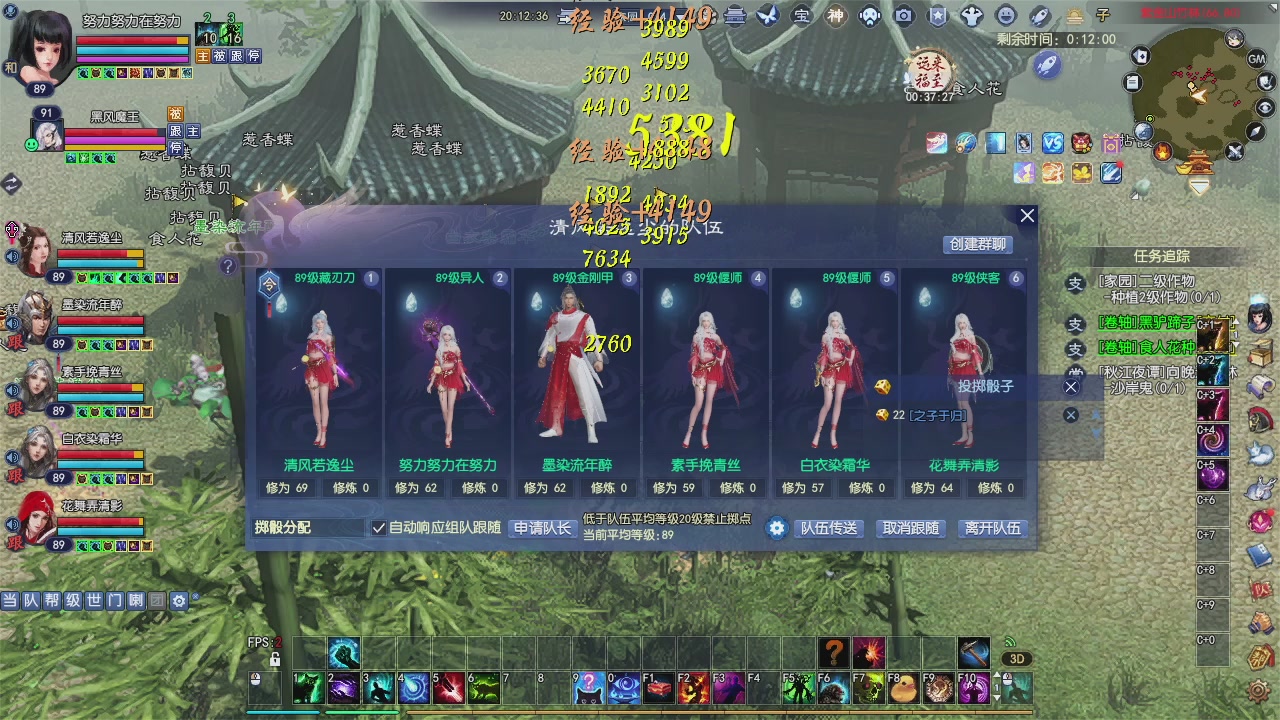
Task: Click the gear settings icon in party panel footer
Action: tap(777, 529)
